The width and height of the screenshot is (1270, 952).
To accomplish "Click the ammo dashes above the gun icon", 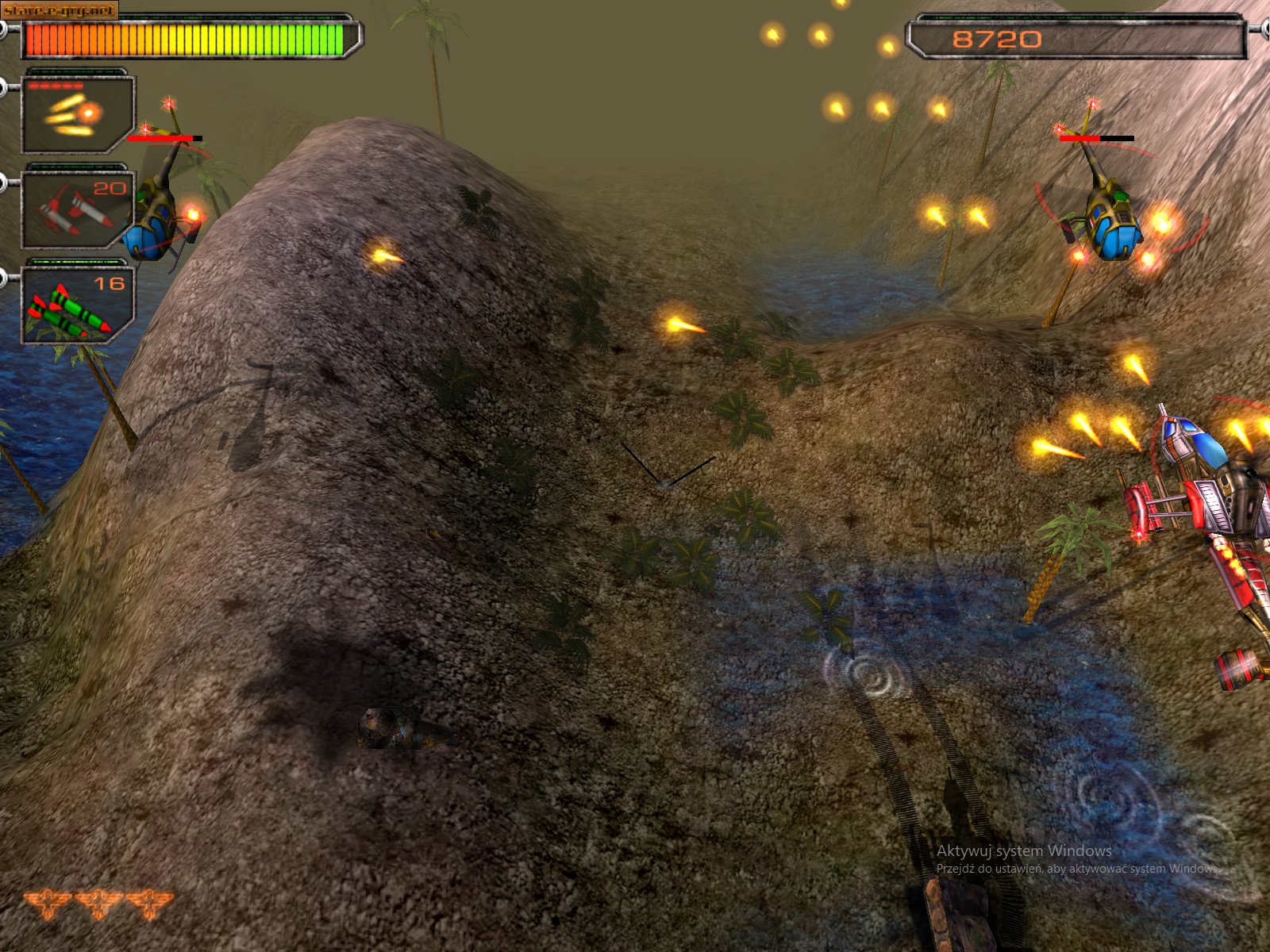I will coord(56,87).
